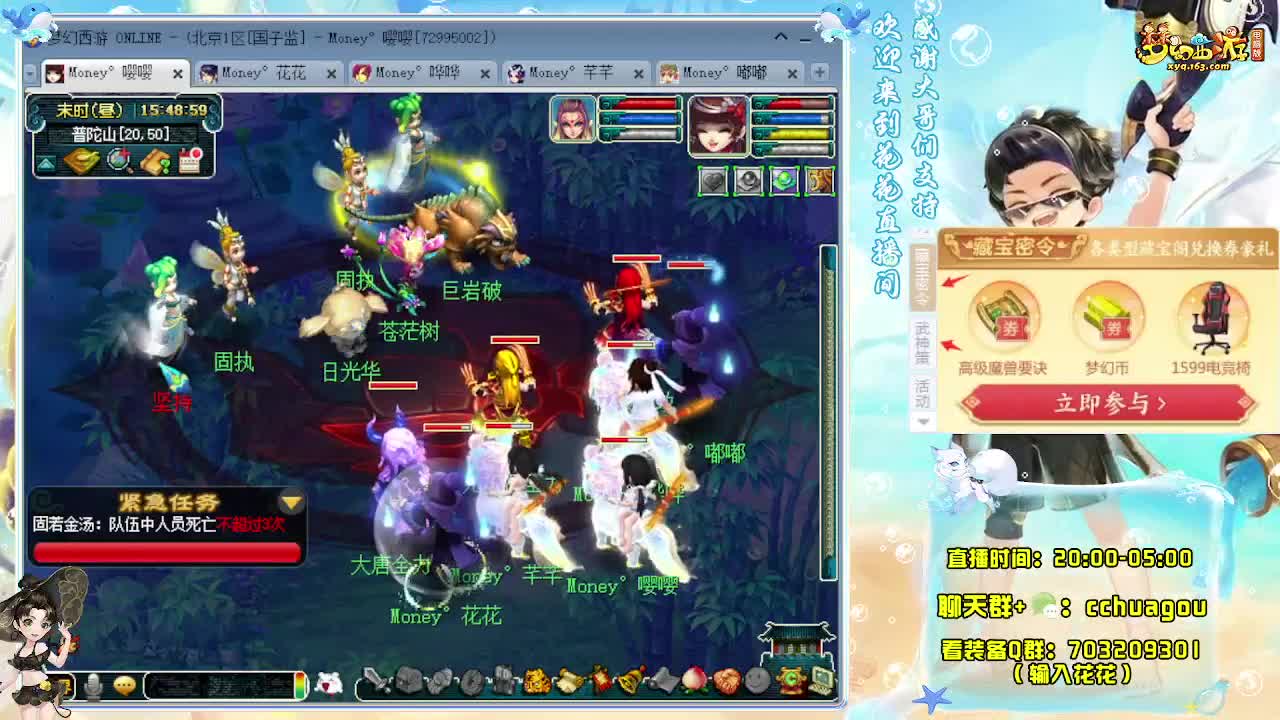The image size is (1280, 720).
Task: Open the yellow world map icon
Action: pyautogui.click(x=82, y=162)
